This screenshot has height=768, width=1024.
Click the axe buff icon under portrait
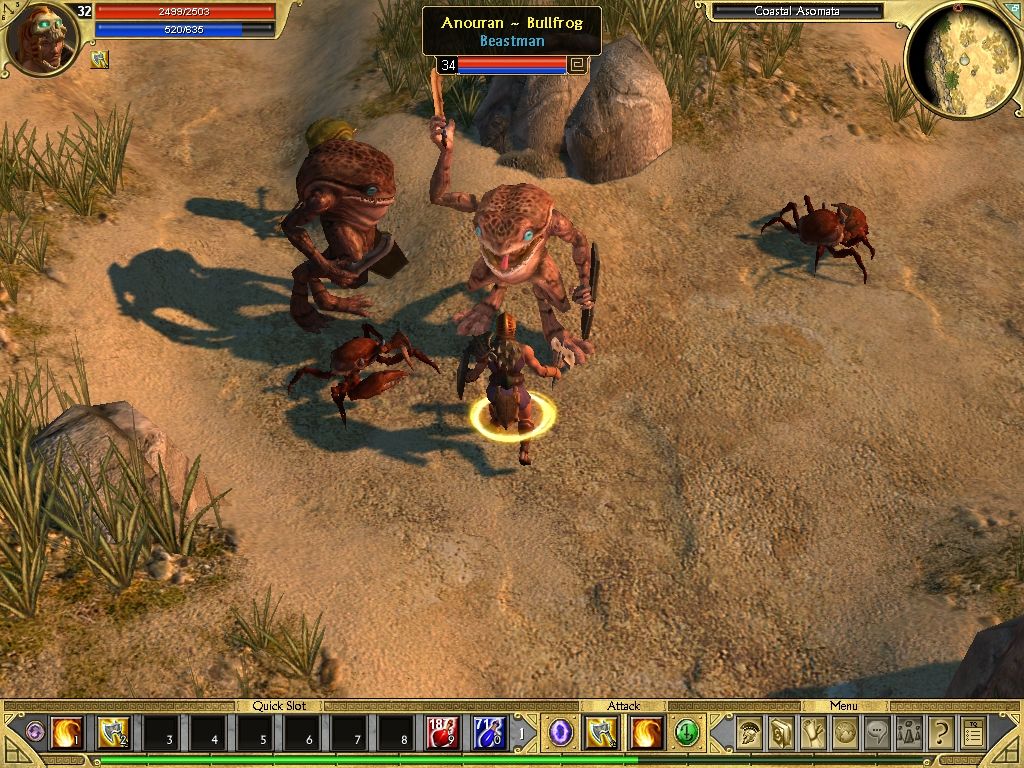click(100, 60)
